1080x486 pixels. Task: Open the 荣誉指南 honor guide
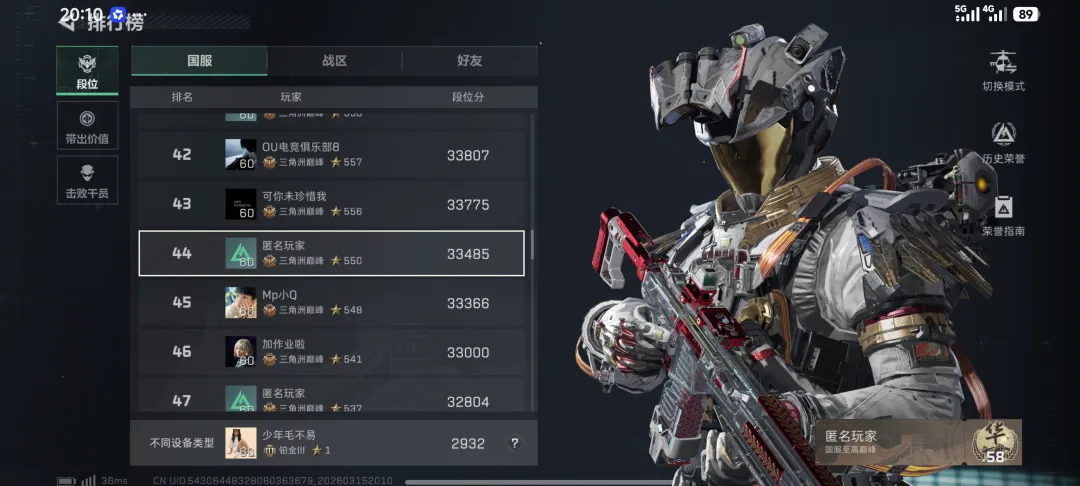coord(1003,215)
